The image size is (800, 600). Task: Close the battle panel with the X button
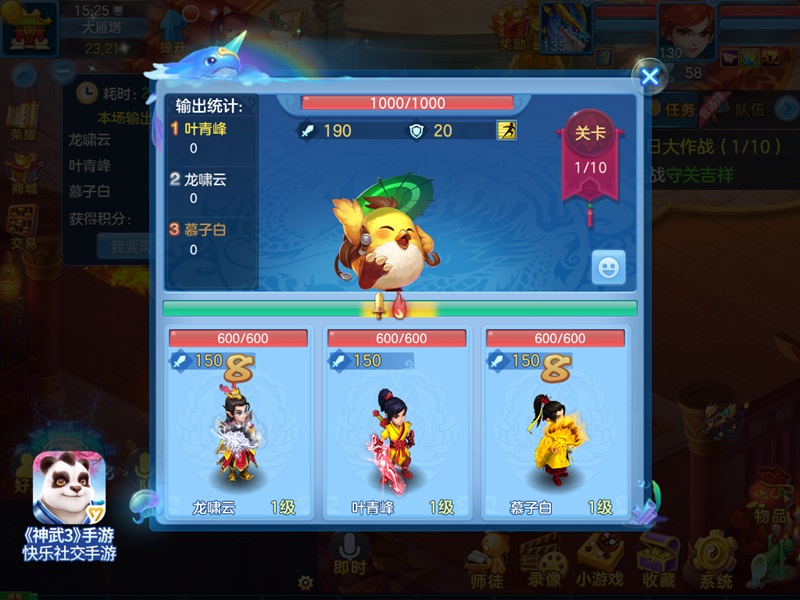(x=650, y=76)
